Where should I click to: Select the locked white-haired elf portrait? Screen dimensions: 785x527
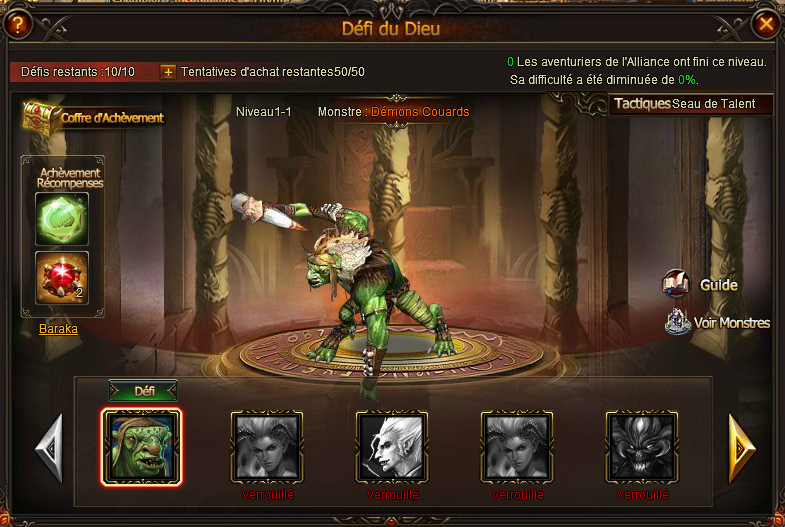pos(392,446)
